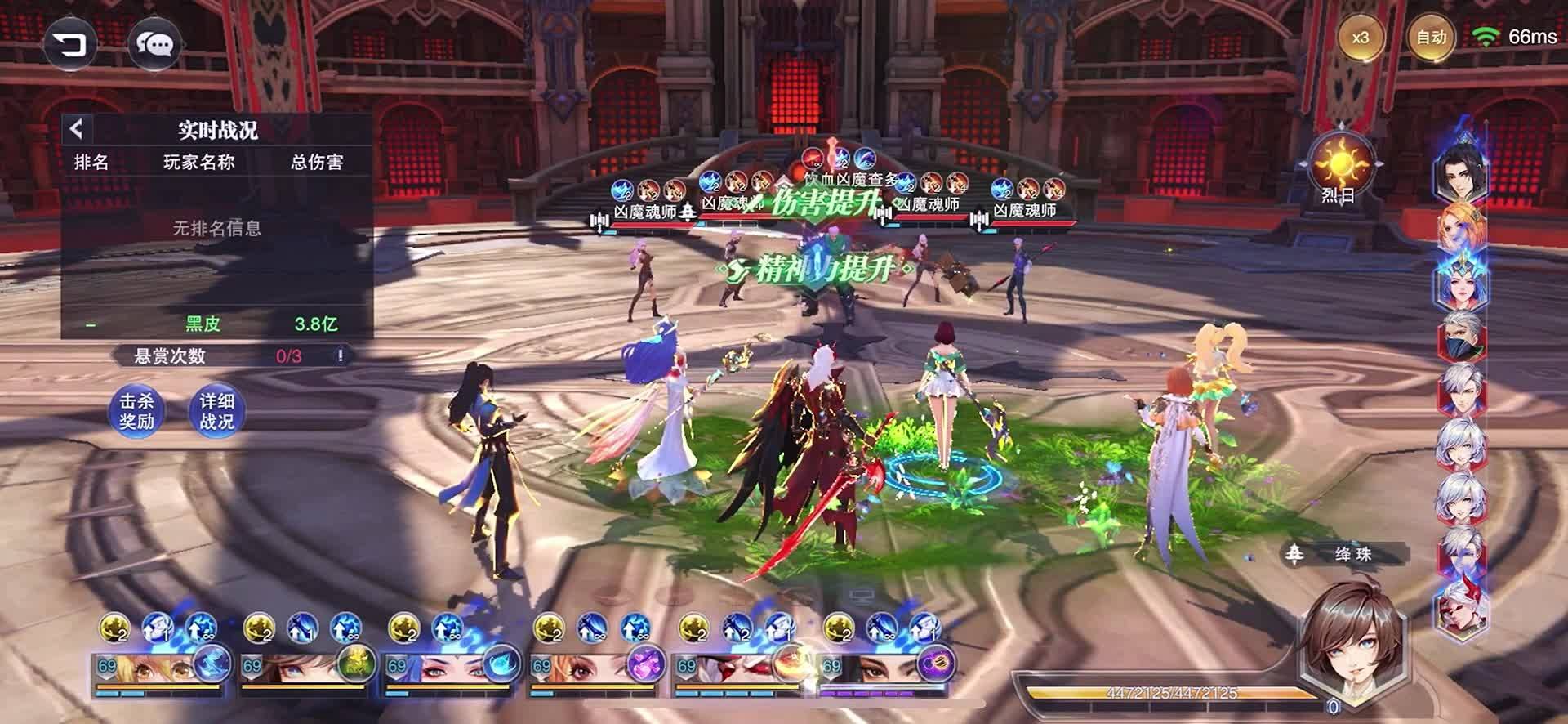Image resolution: width=1568 pixels, height=724 pixels.
Task: Collapse the 实时战况 panel arrow
Action: (77, 129)
